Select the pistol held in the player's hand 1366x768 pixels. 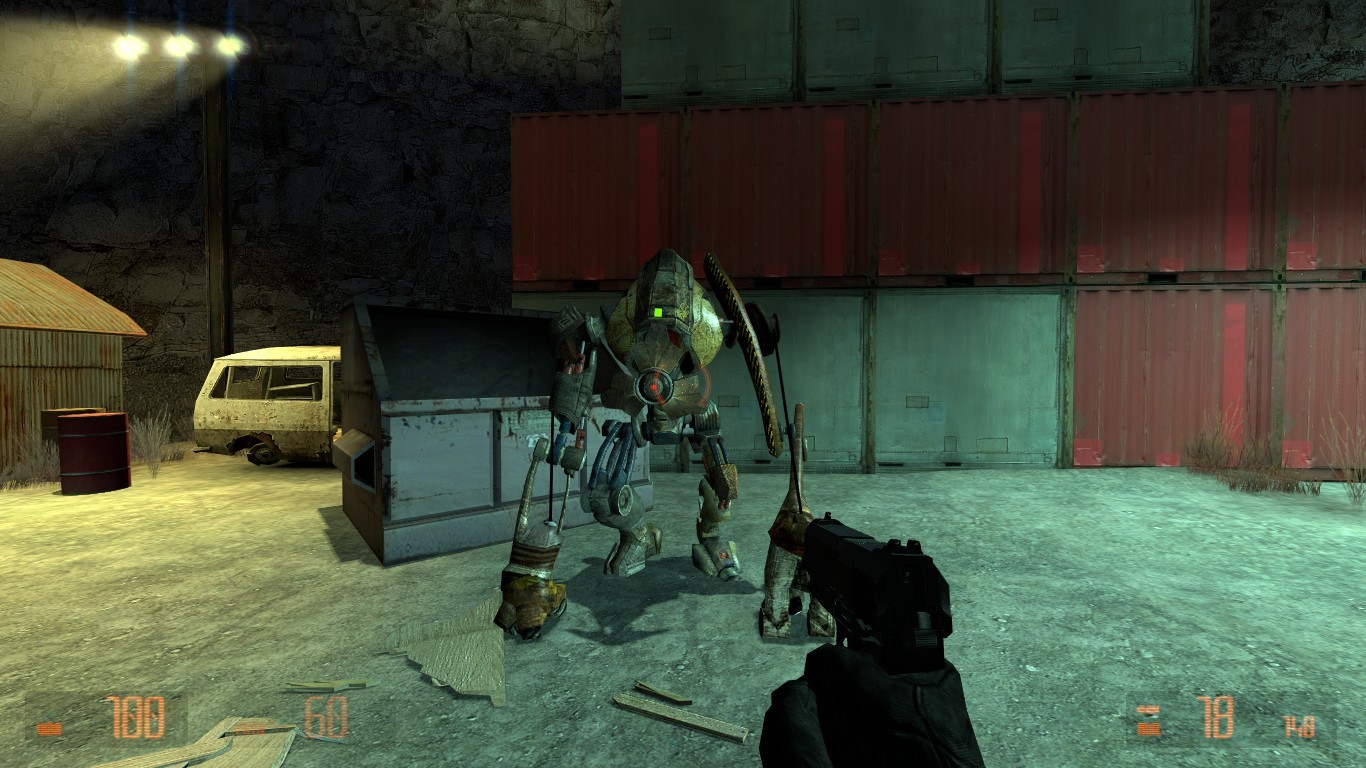point(875,580)
